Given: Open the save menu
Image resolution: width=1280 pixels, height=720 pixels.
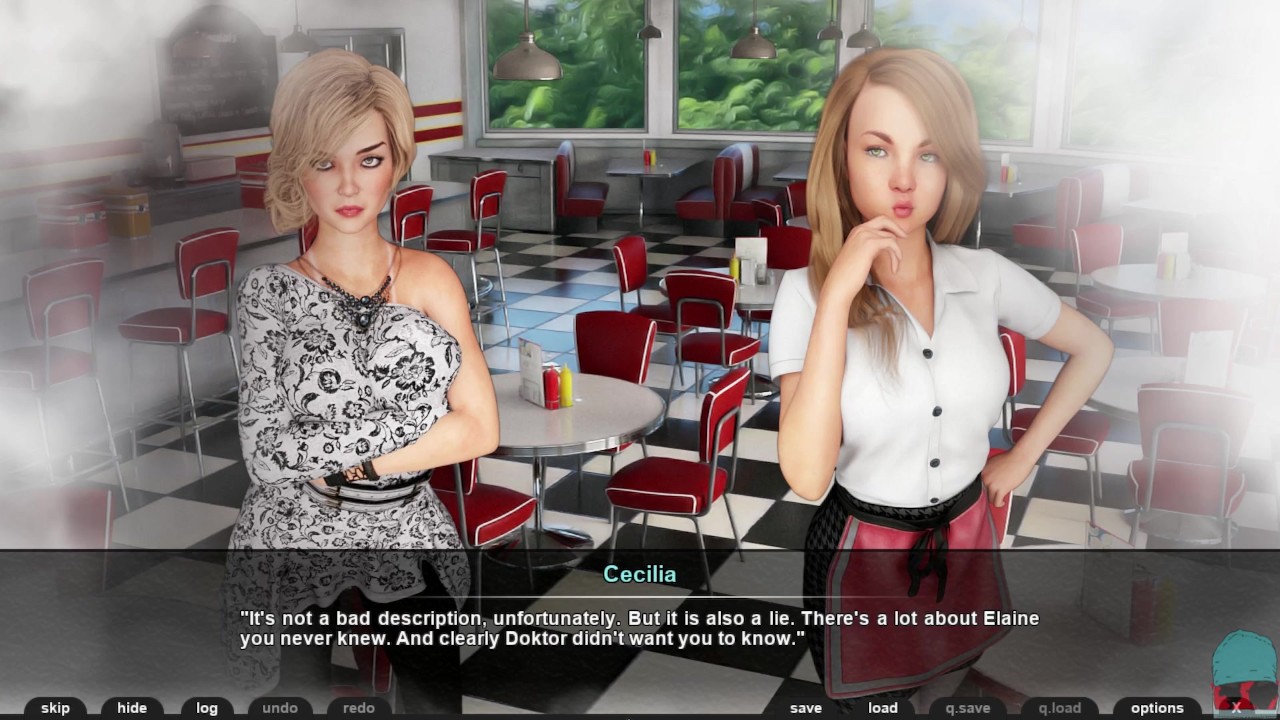Looking at the screenshot, I should [x=805, y=708].
